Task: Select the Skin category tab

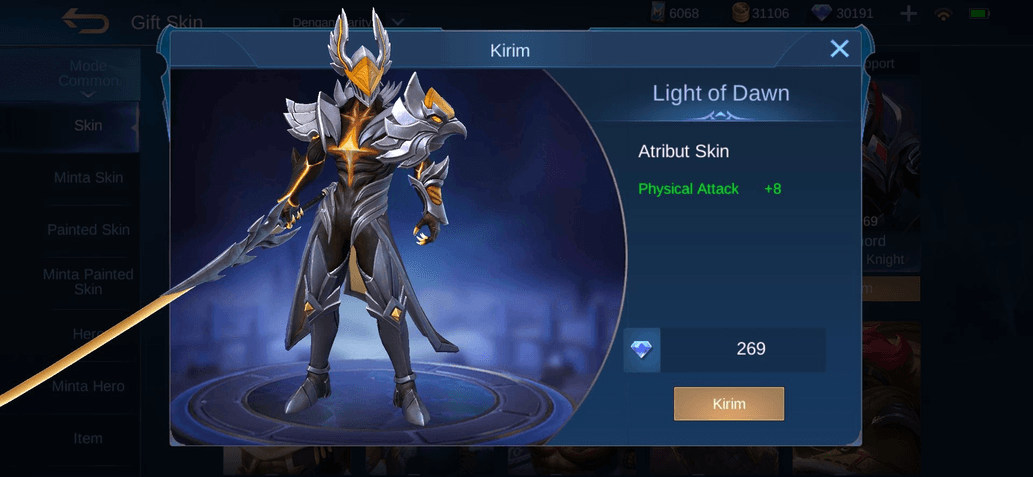Action: (x=88, y=126)
